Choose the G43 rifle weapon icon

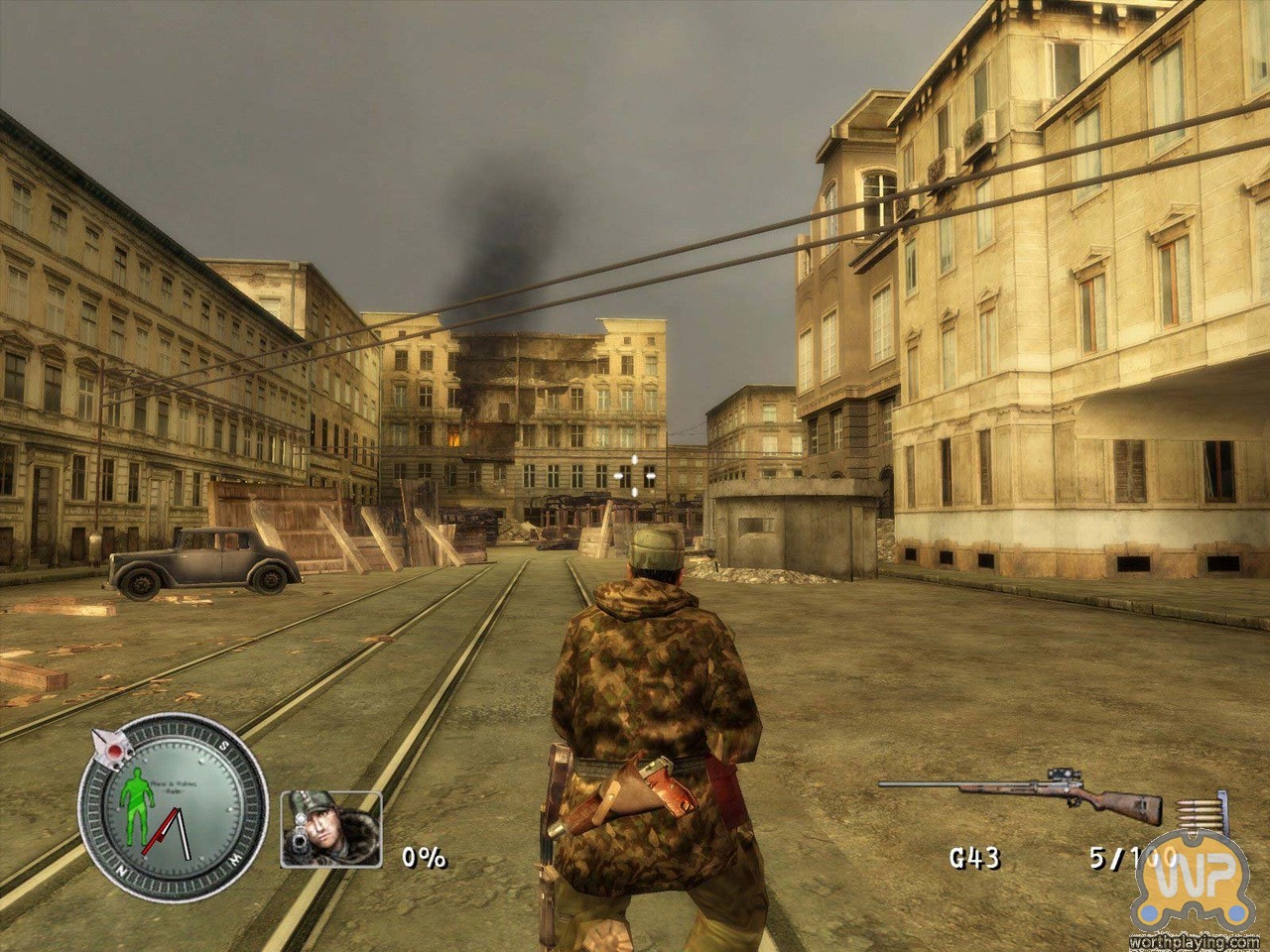tap(1020, 790)
